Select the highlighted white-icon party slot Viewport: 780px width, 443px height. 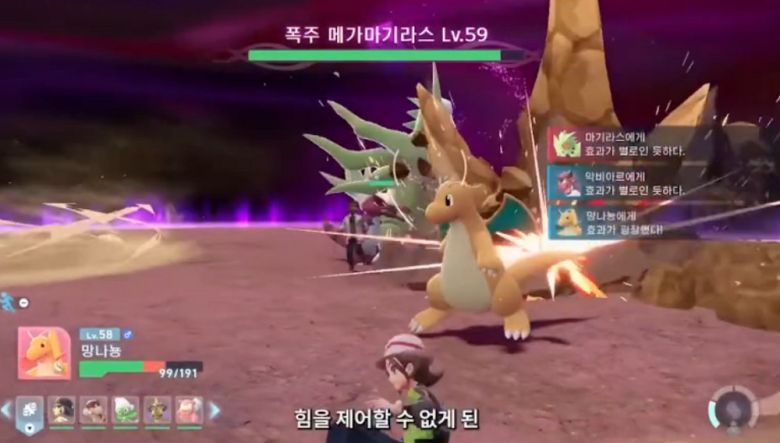click(x=30, y=410)
